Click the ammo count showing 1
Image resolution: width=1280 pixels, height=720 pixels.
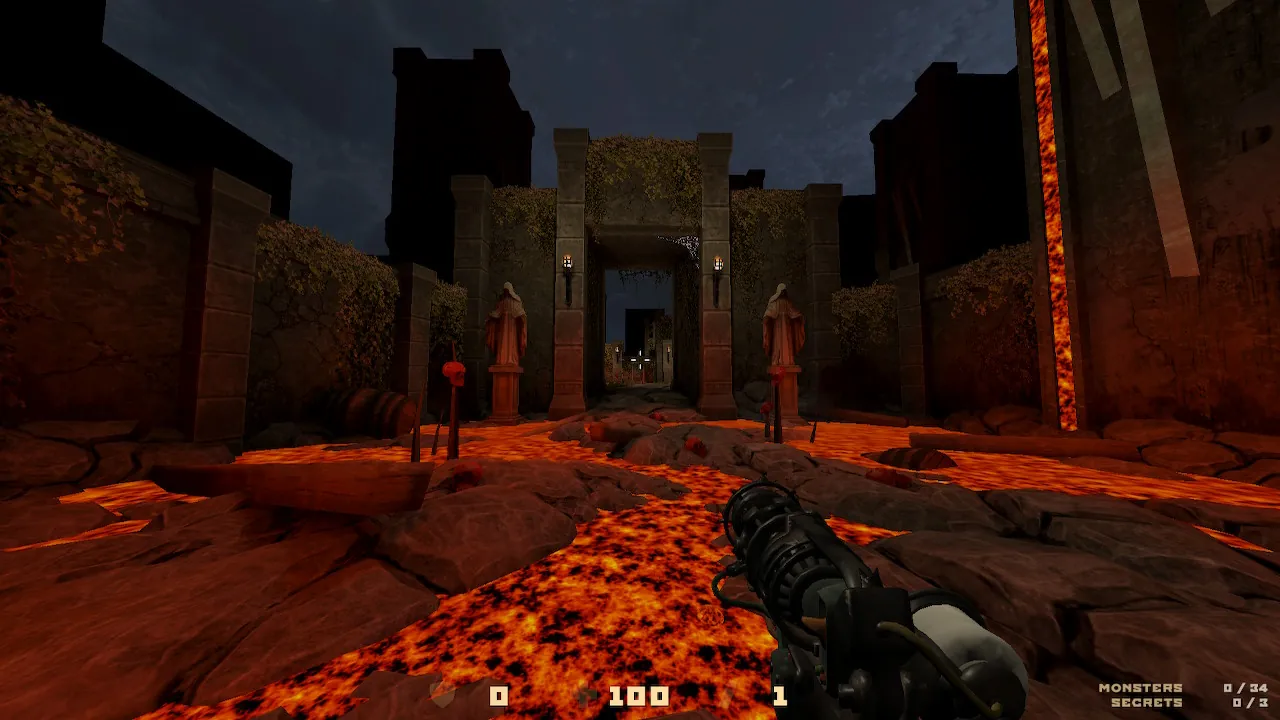click(780, 694)
